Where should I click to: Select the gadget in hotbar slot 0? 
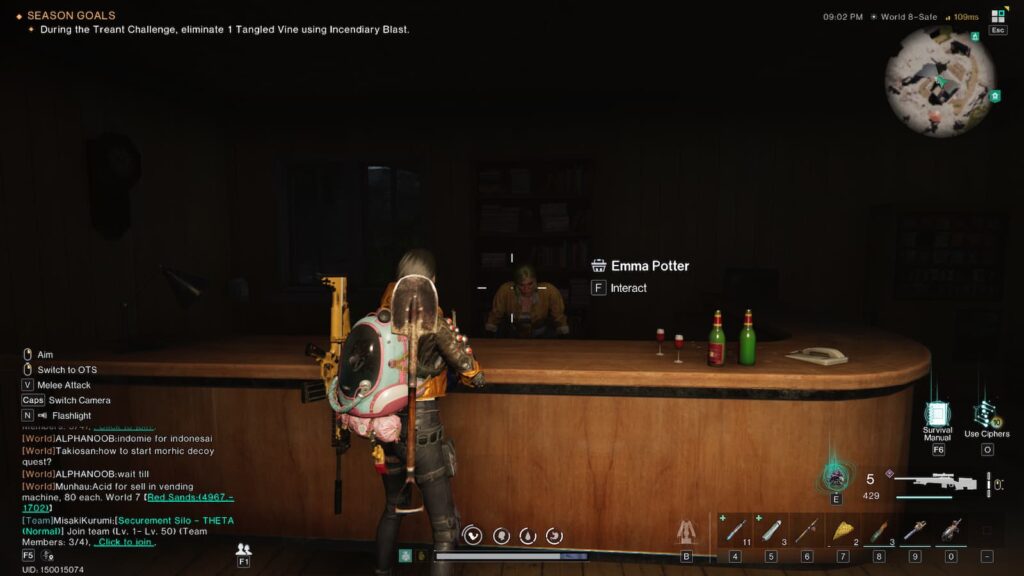pyautogui.click(x=951, y=530)
